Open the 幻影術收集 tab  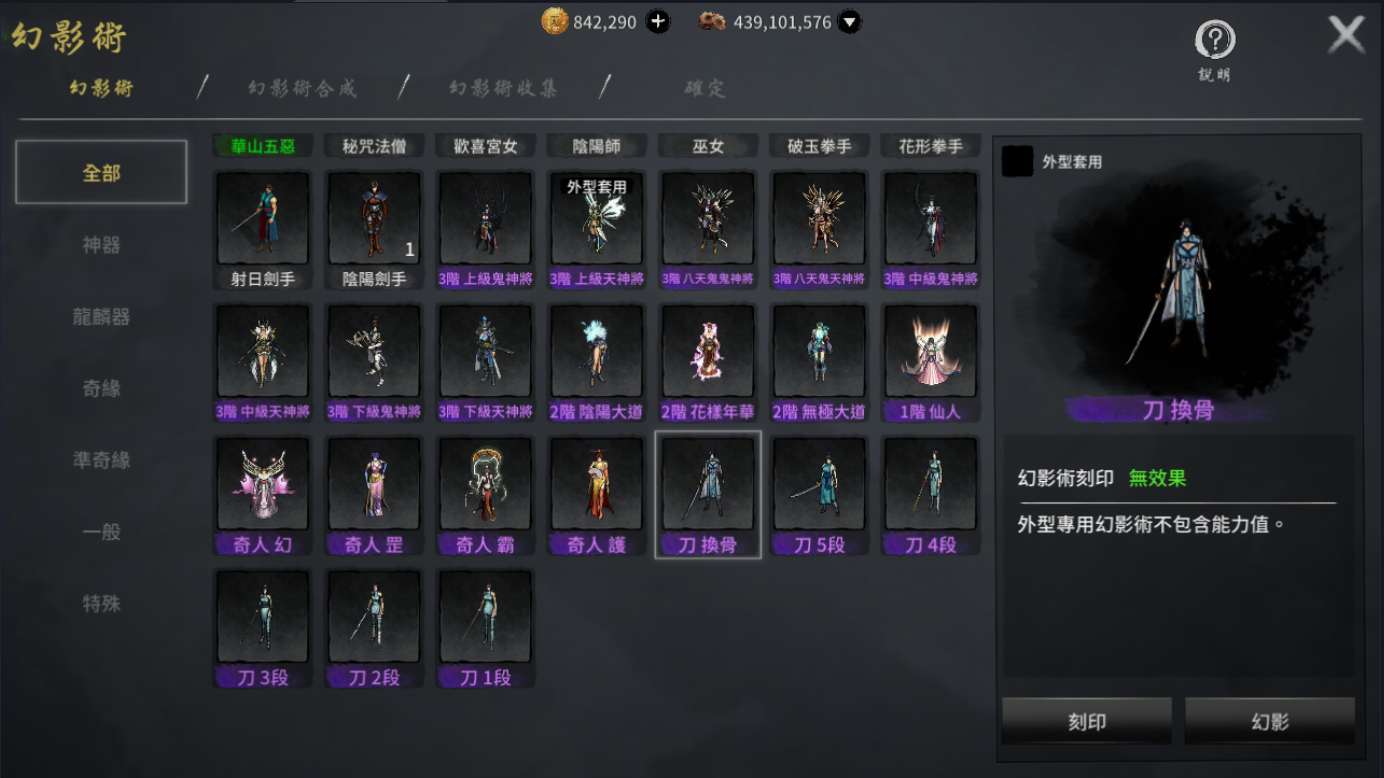tap(503, 88)
